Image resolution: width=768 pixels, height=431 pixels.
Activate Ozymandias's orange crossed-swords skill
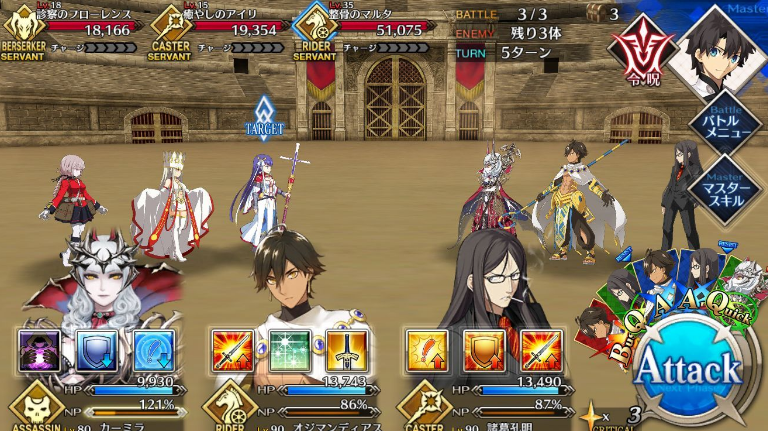click(x=232, y=350)
